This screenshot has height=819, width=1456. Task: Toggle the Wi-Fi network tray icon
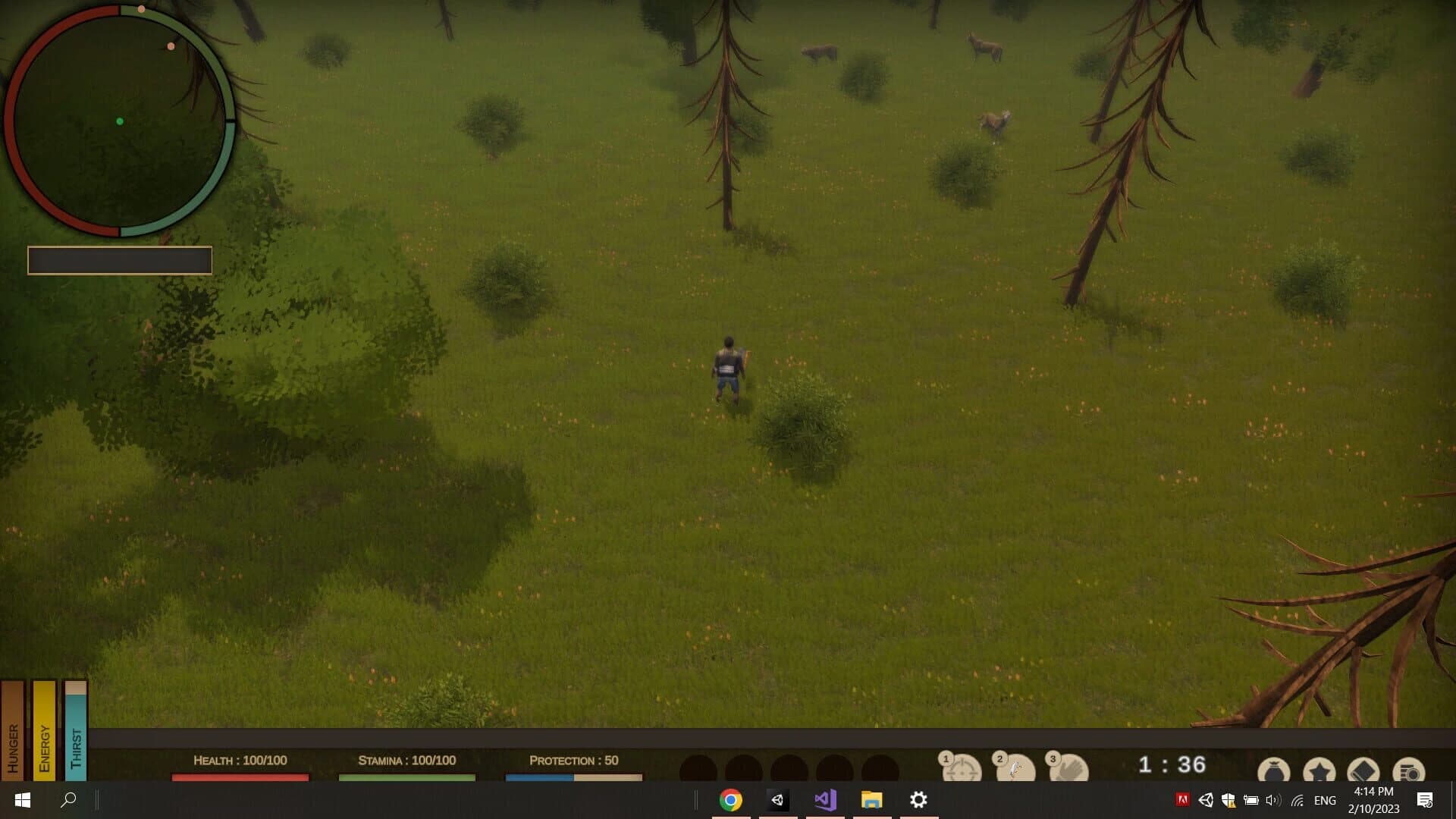[1298, 800]
